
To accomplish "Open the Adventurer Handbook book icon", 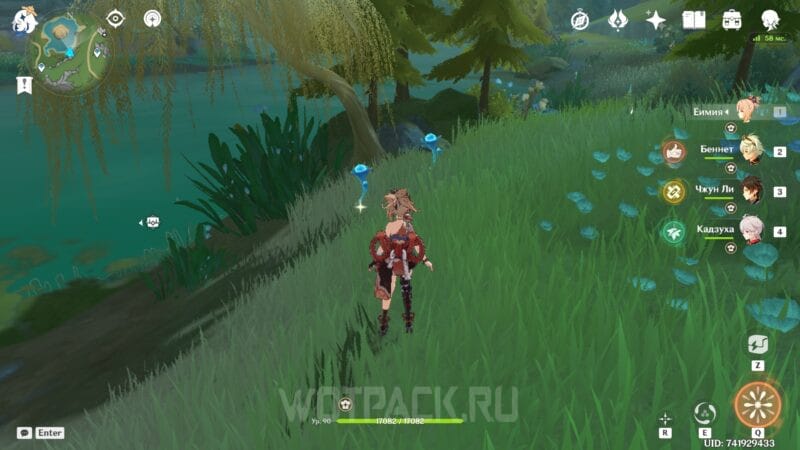I will point(694,20).
